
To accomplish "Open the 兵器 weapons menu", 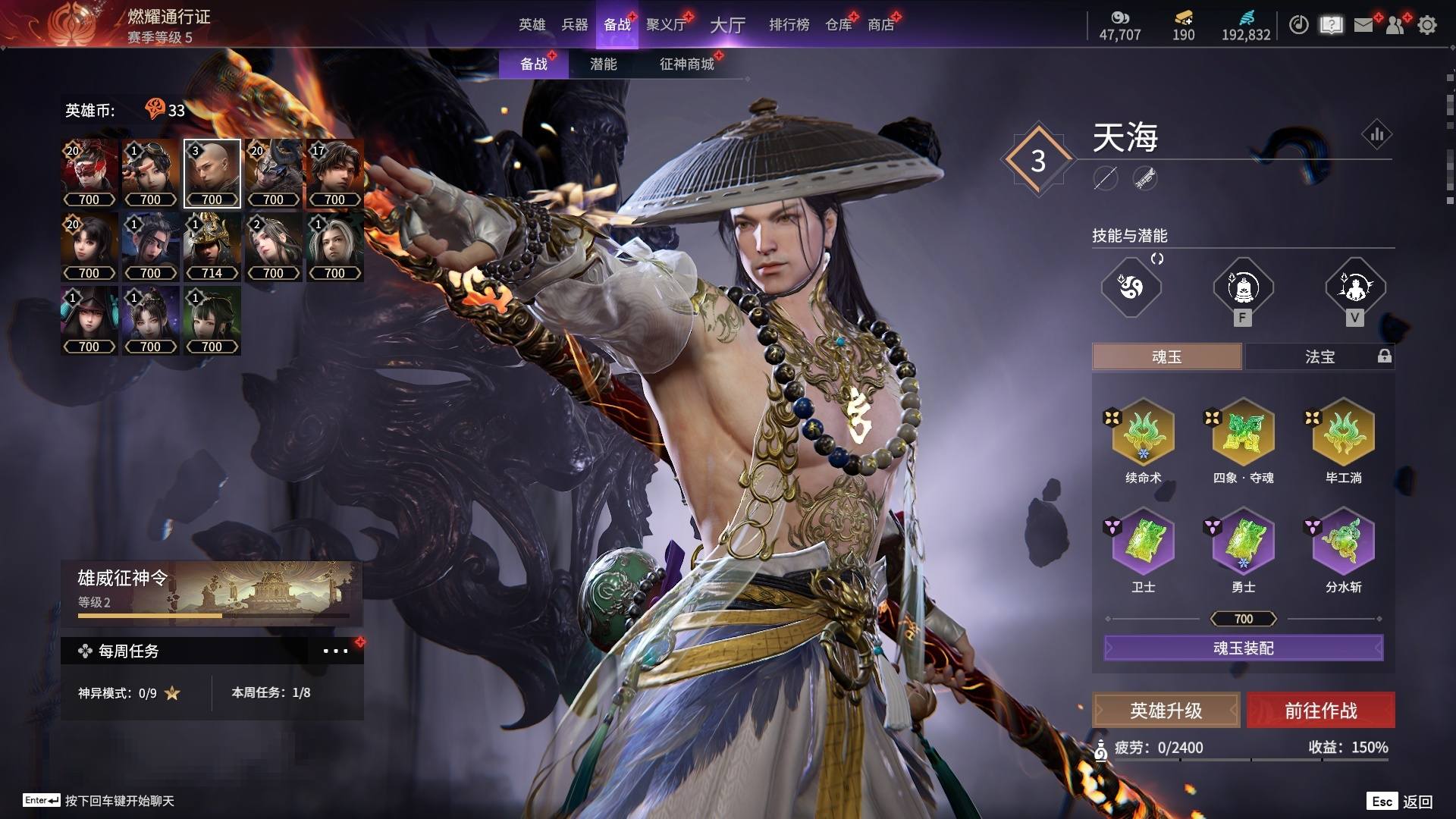I will coord(574,25).
